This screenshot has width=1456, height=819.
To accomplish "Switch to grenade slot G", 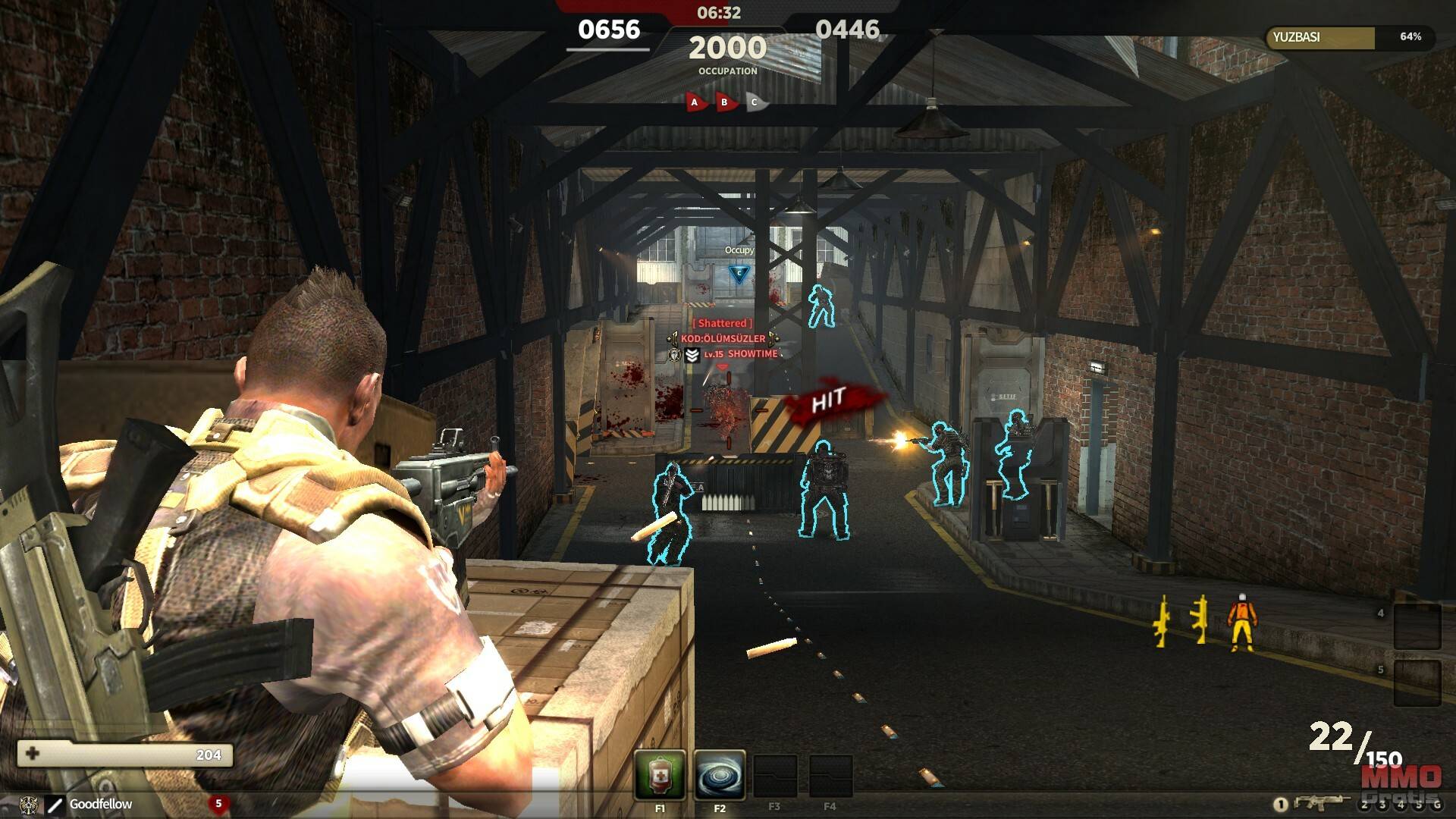I will click(1436, 805).
